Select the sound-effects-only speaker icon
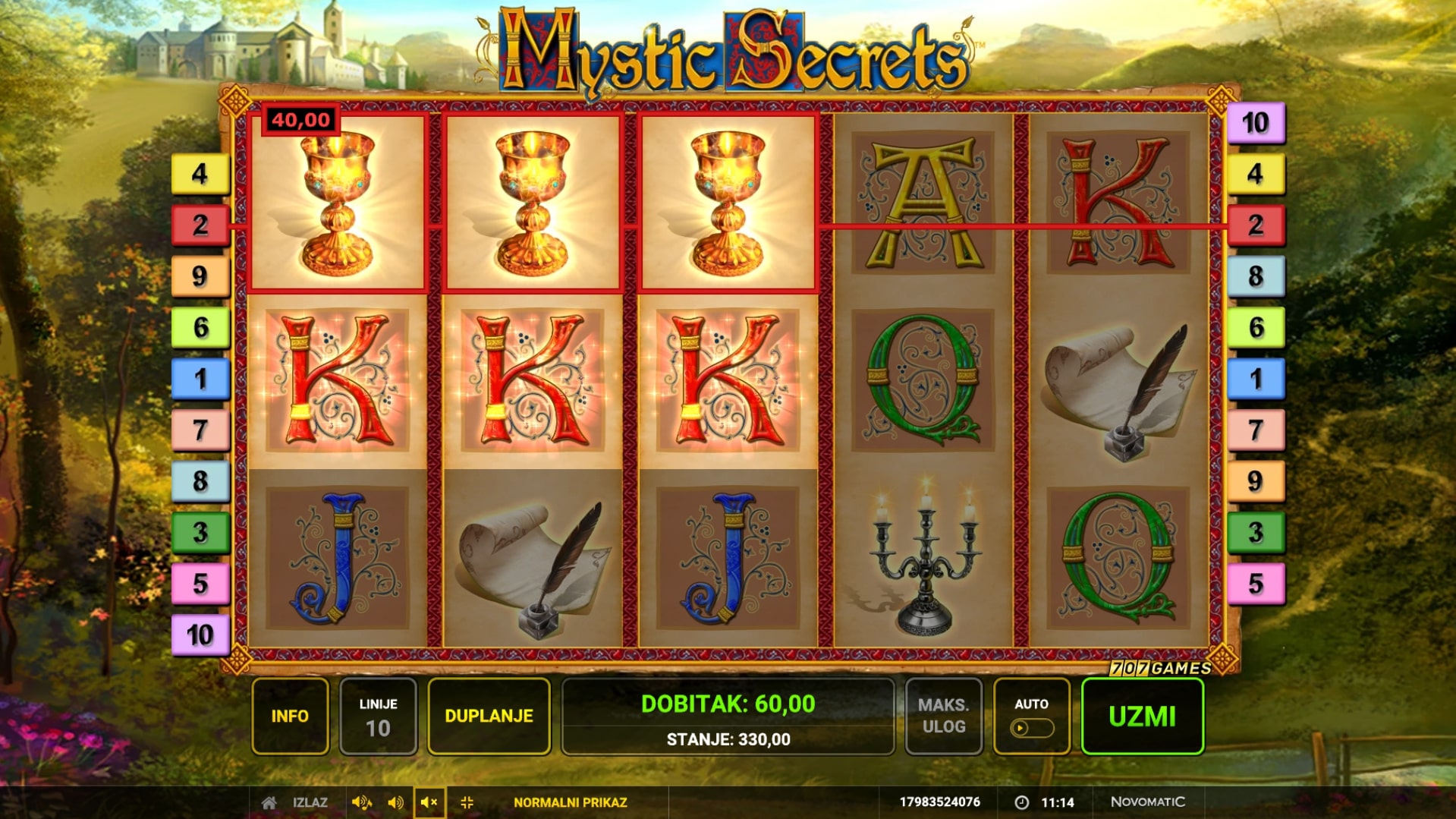The width and height of the screenshot is (1456, 819). click(x=395, y=802)
